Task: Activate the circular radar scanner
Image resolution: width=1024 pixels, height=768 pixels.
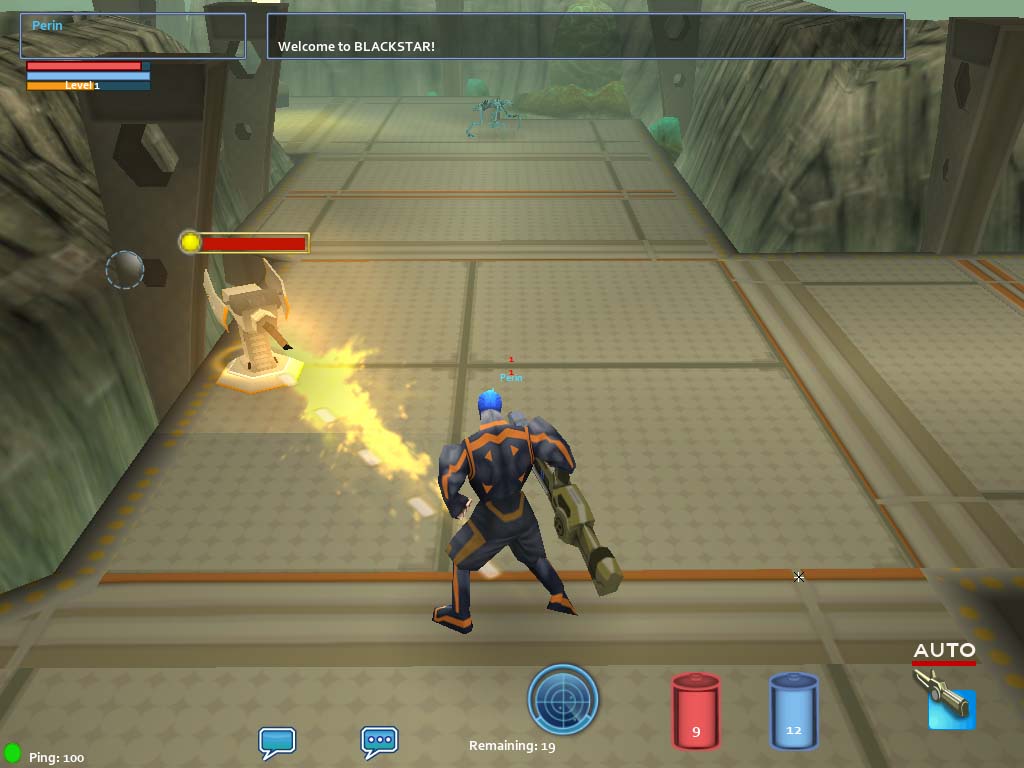Action: click(563, 699)
